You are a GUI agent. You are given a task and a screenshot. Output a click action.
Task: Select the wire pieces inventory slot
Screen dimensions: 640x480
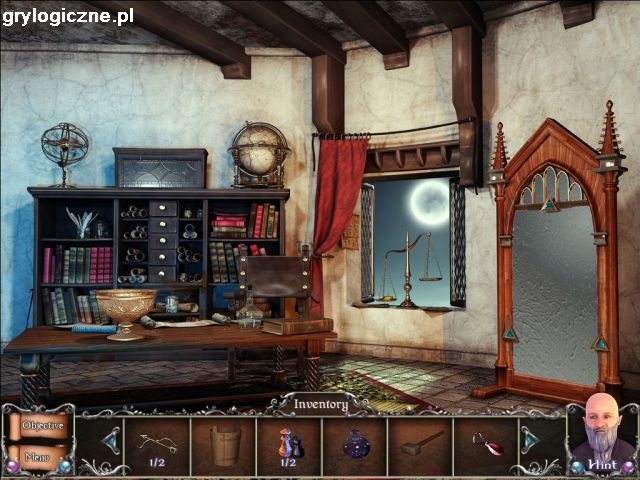[156, 443]
